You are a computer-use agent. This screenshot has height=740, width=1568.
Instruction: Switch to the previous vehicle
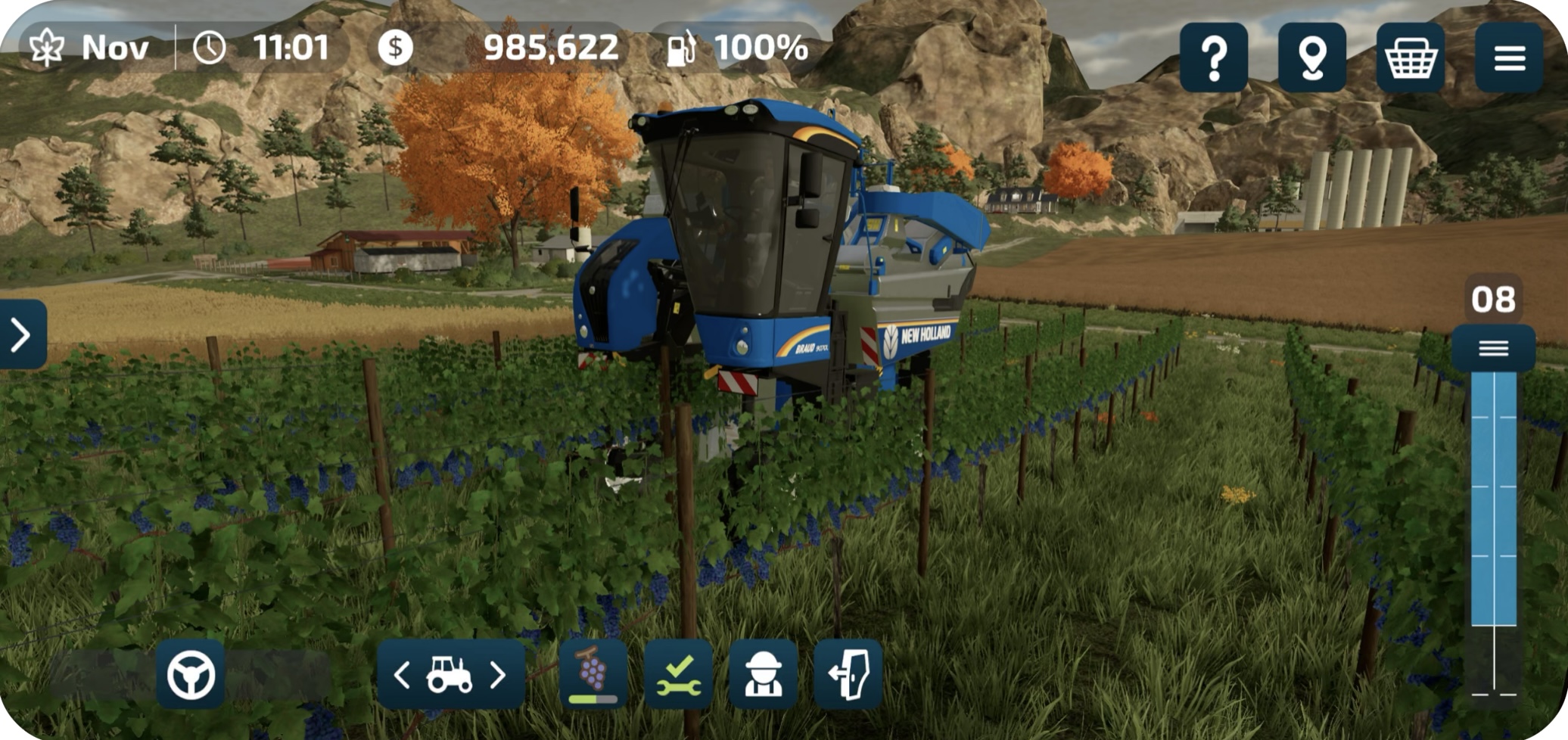click(x=403, y=674)
